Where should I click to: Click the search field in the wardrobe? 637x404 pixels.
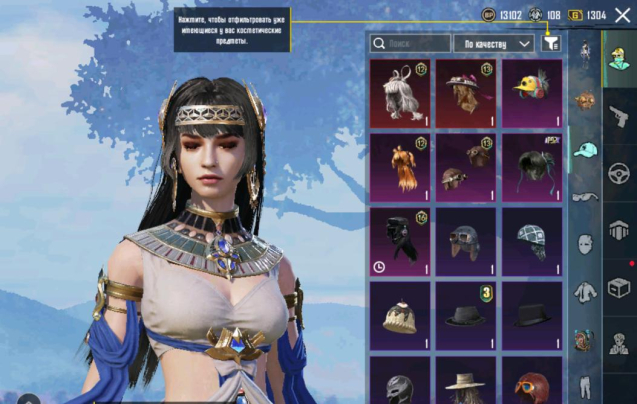[410, 44]
